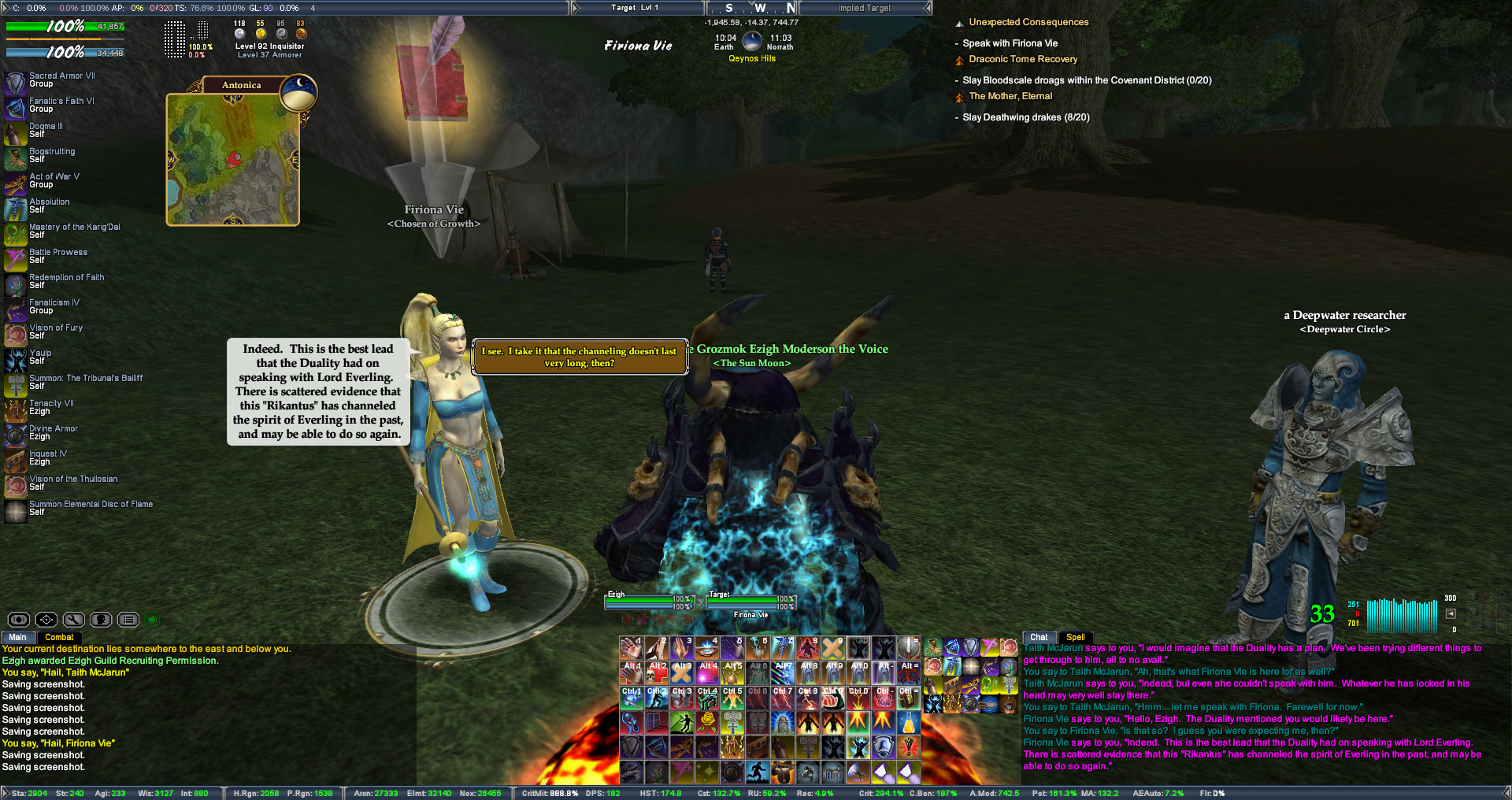Click the Sacred Armor VII buff icon
This screenshot has width=1512, height=800.
coord(16,82)
